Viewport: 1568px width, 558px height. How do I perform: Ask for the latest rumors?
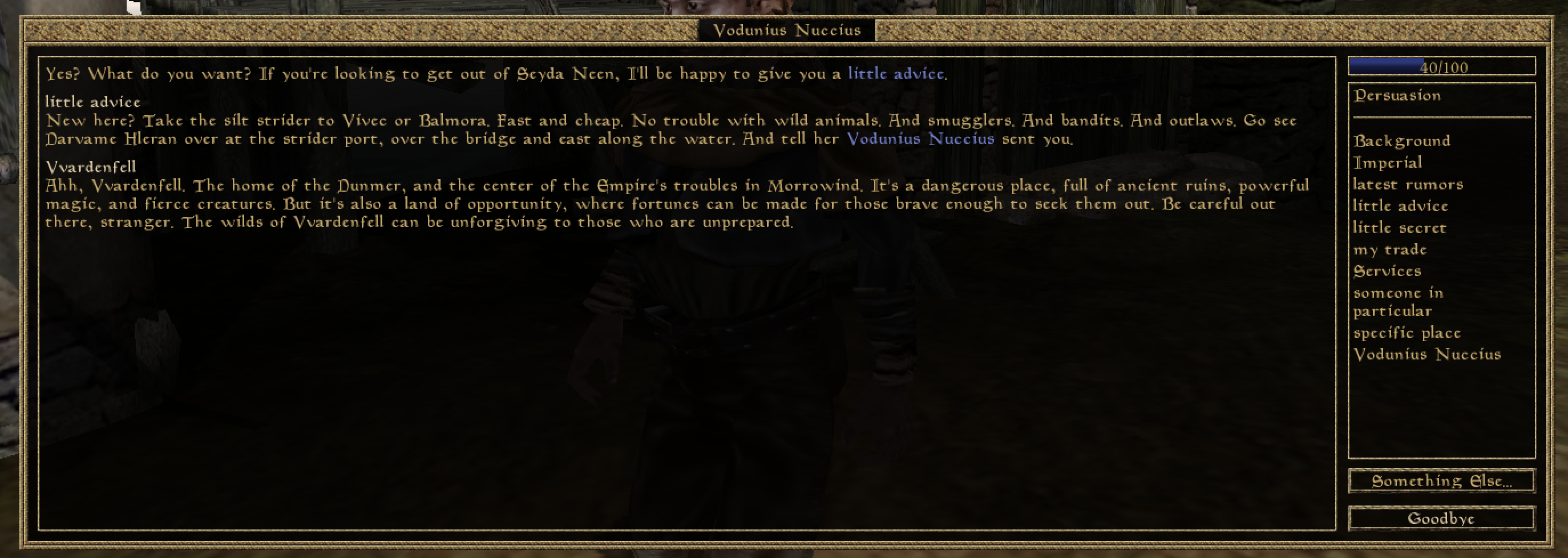(x=1407, y=184)
